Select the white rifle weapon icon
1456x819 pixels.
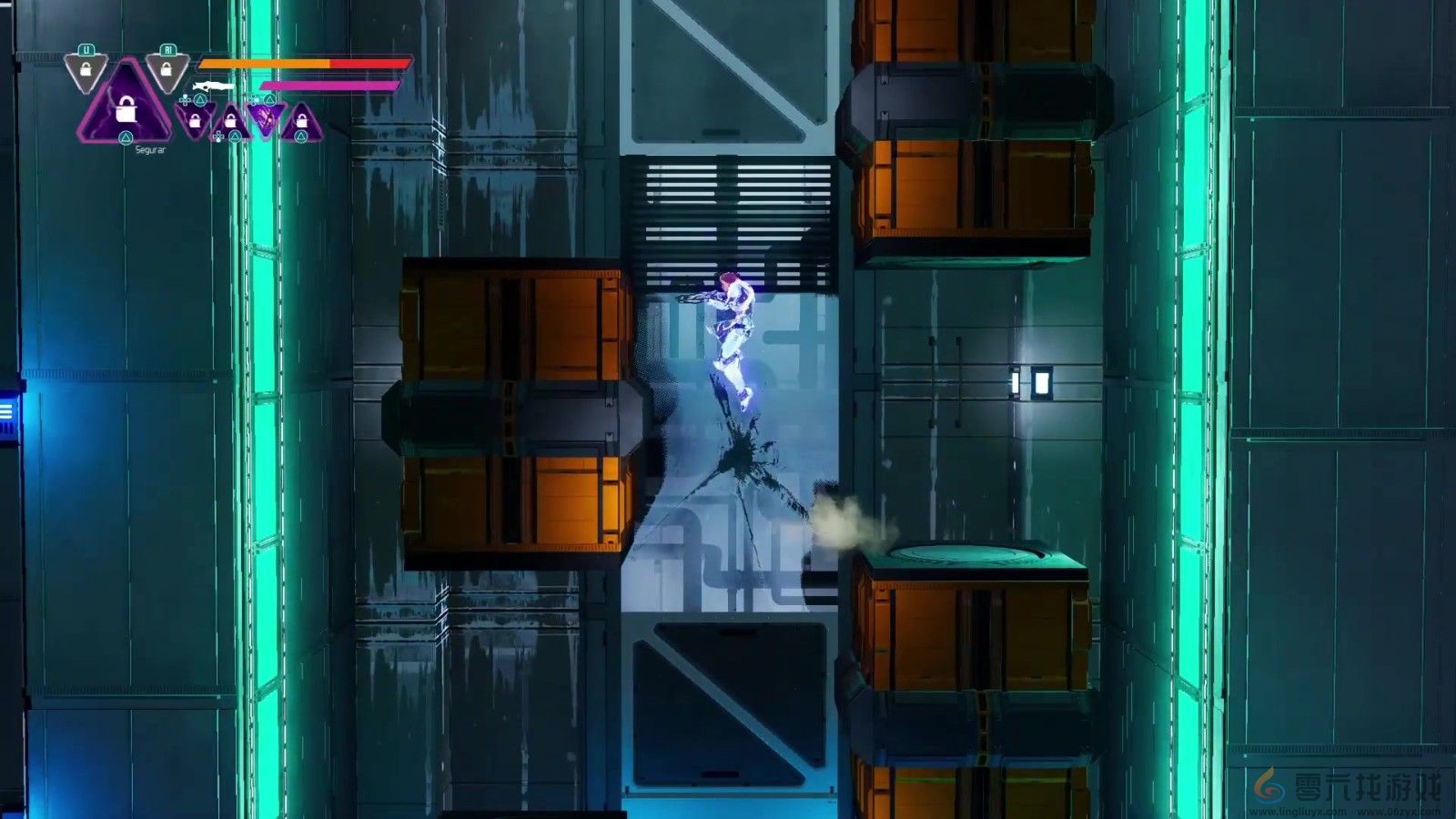tap(214, 86)
